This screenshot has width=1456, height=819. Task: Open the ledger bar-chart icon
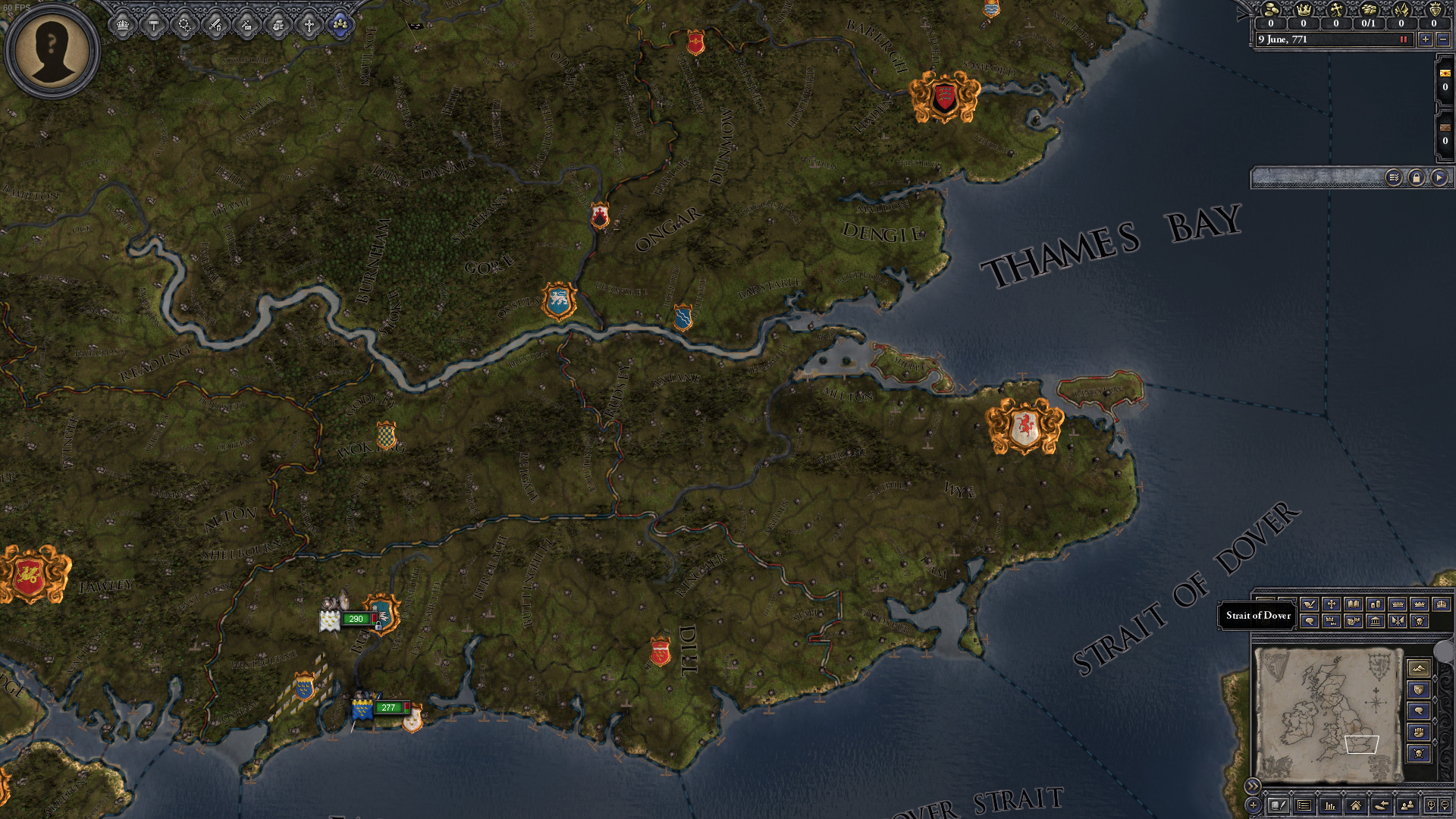pos(1329,807)
